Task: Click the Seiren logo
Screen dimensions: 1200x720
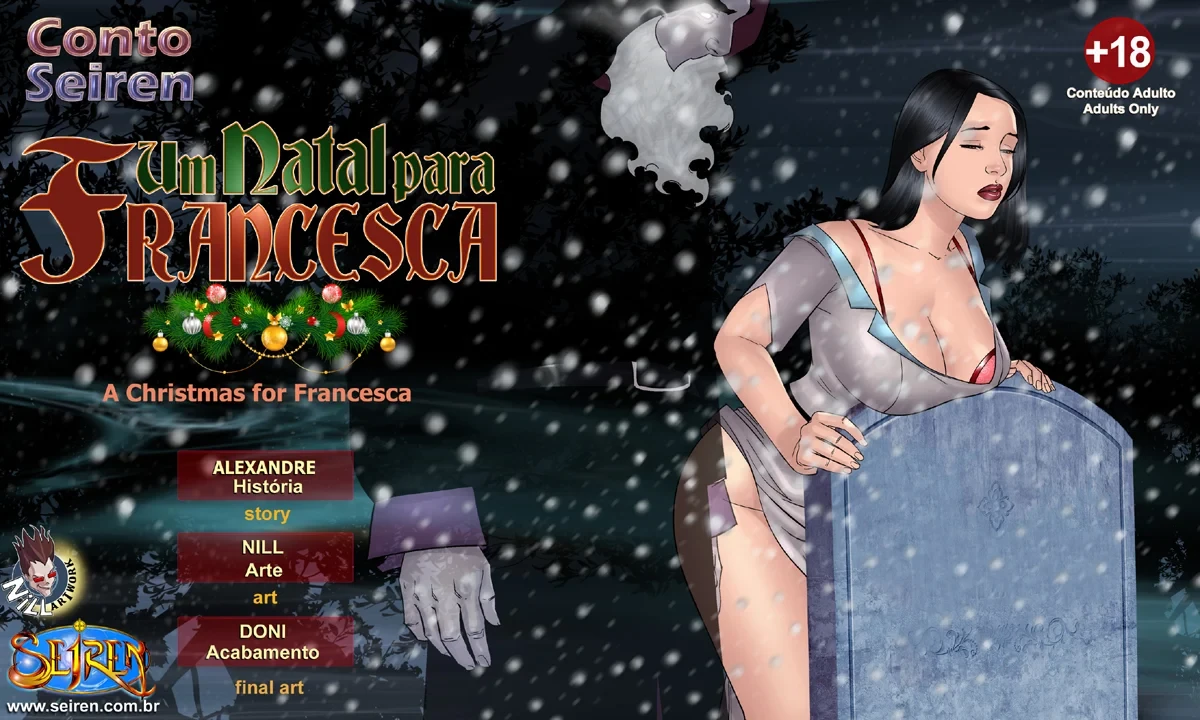Action: pyautogui.click(x=80, y=660)
